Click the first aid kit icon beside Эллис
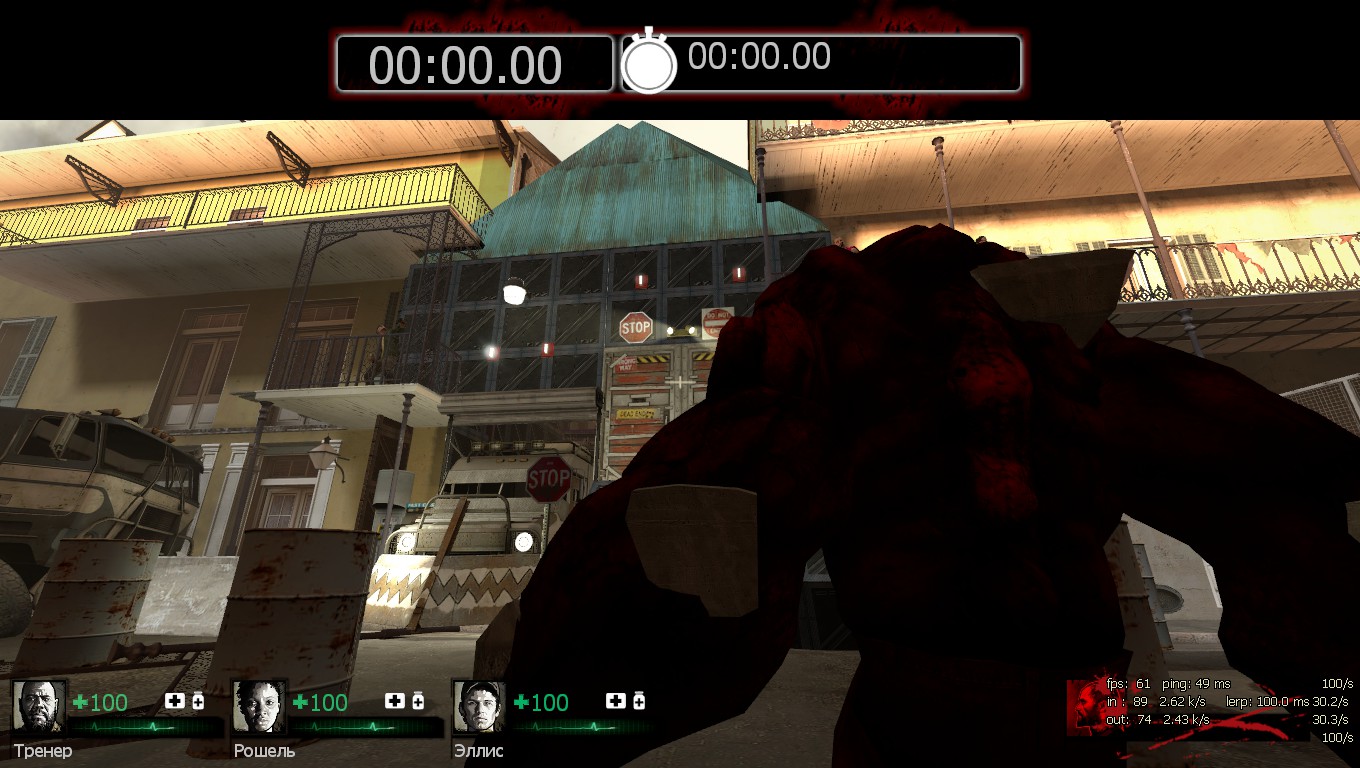Viewport: 1360px width, 768px height. pos(616,701)
